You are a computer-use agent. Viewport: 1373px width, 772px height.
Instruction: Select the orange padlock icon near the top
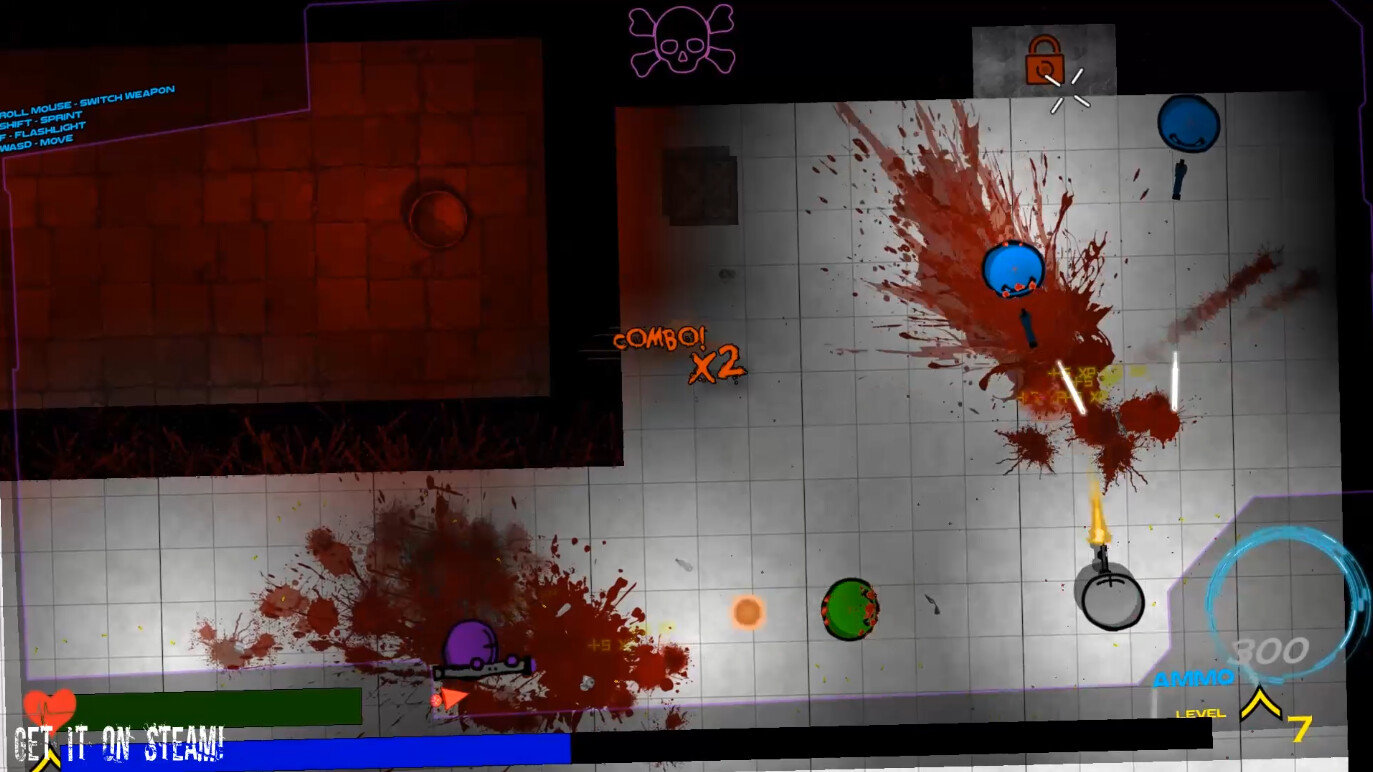click(1044, 58)
